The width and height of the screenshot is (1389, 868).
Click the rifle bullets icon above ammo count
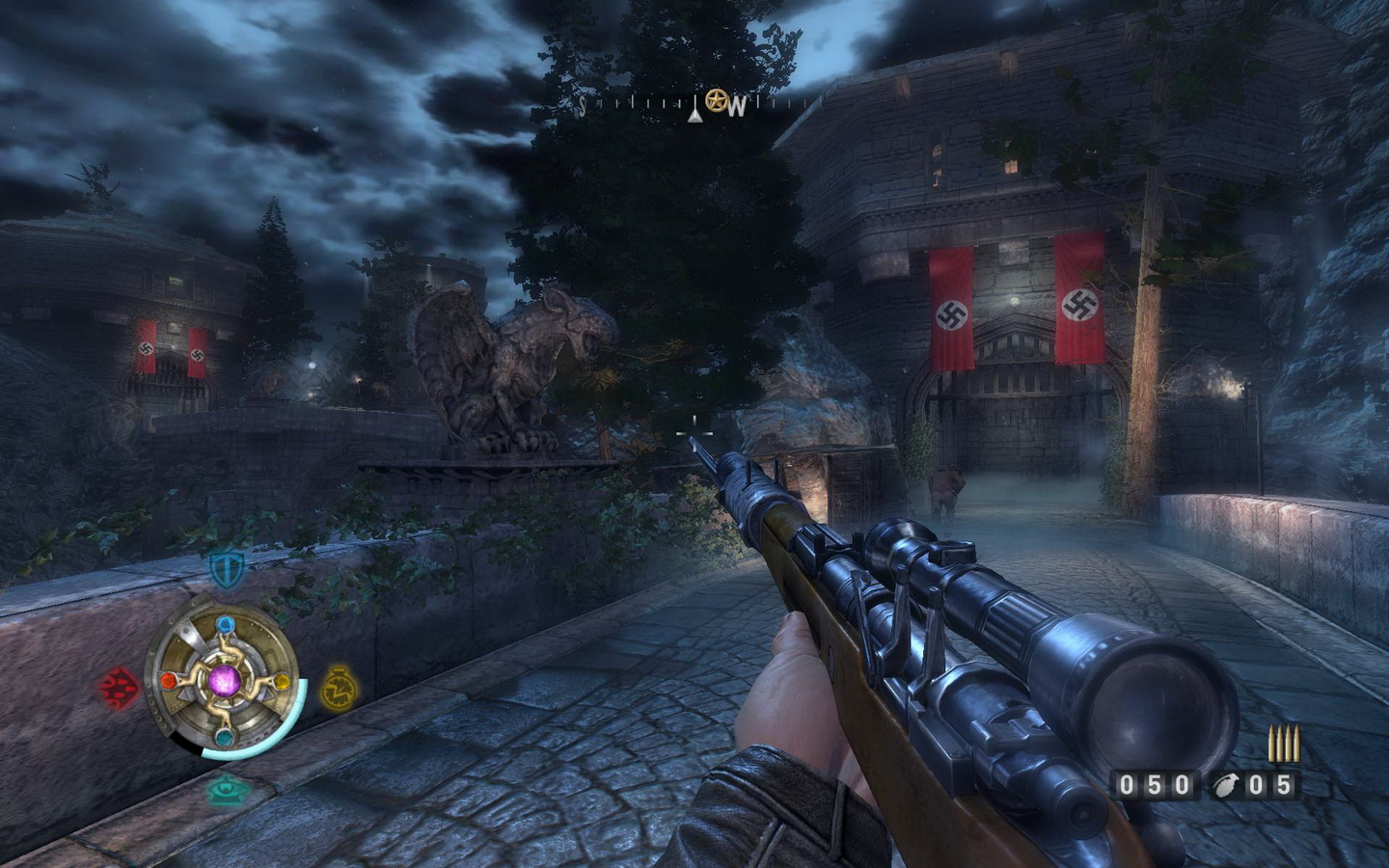(x=1283, y=746)
